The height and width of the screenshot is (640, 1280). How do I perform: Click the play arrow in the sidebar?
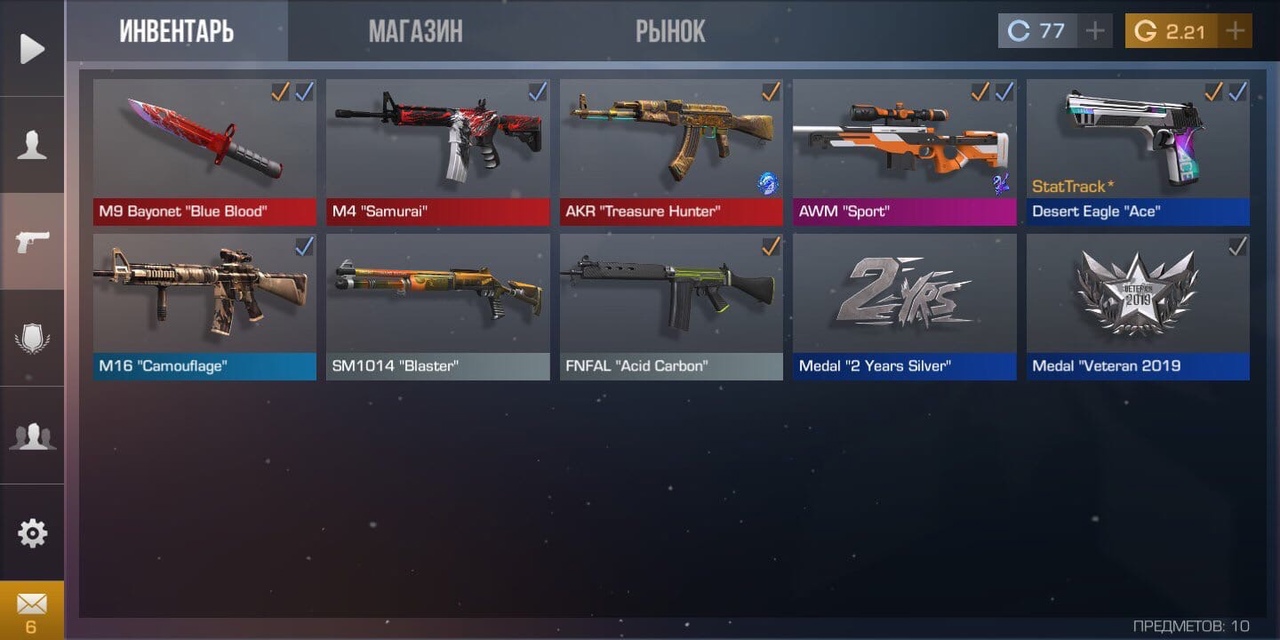(x=32, y=49)
